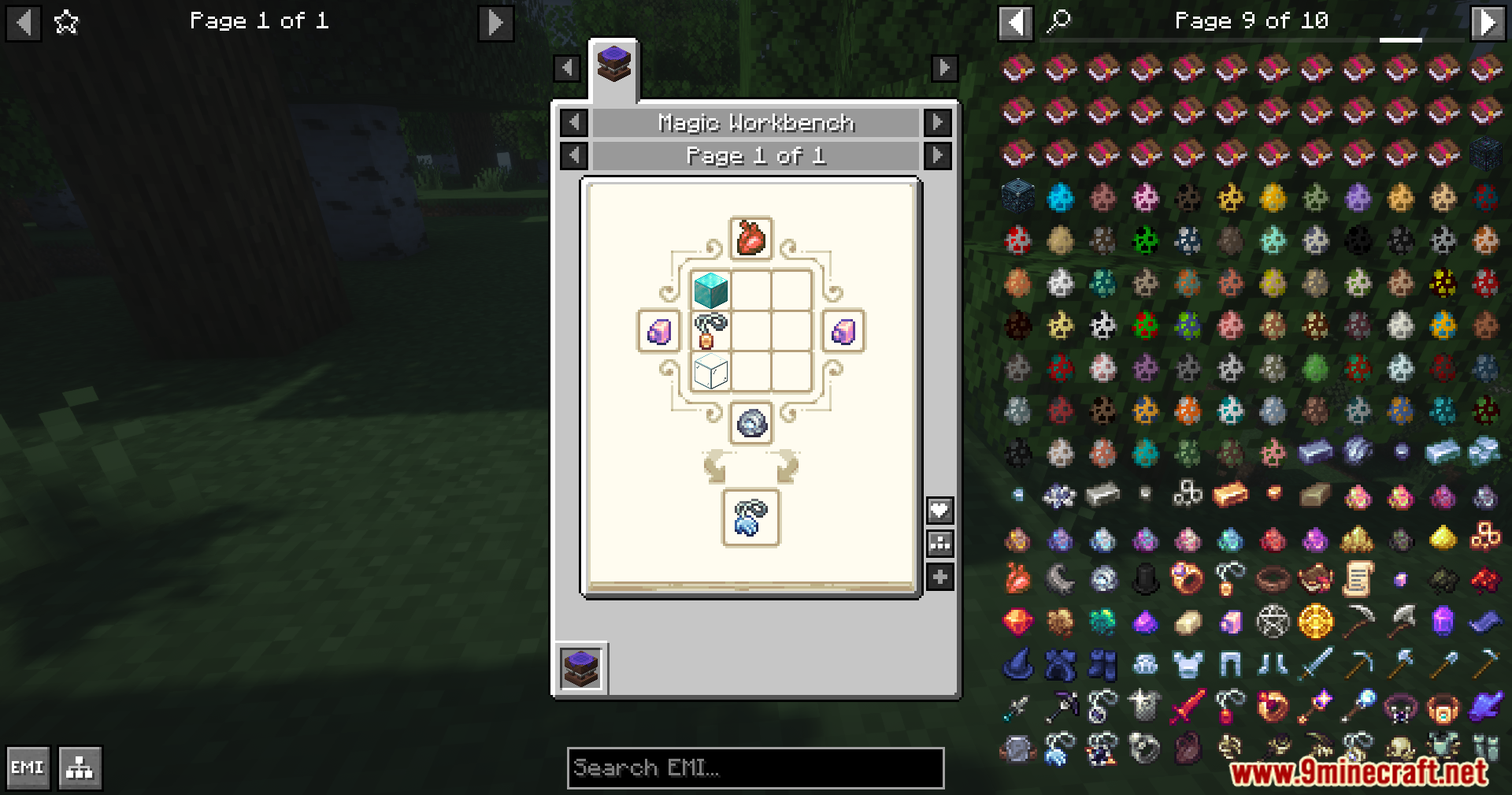Toggle the favorite star in the top left panel
Viewport: 1512px width, 795px height.
(x=66, y=21)
